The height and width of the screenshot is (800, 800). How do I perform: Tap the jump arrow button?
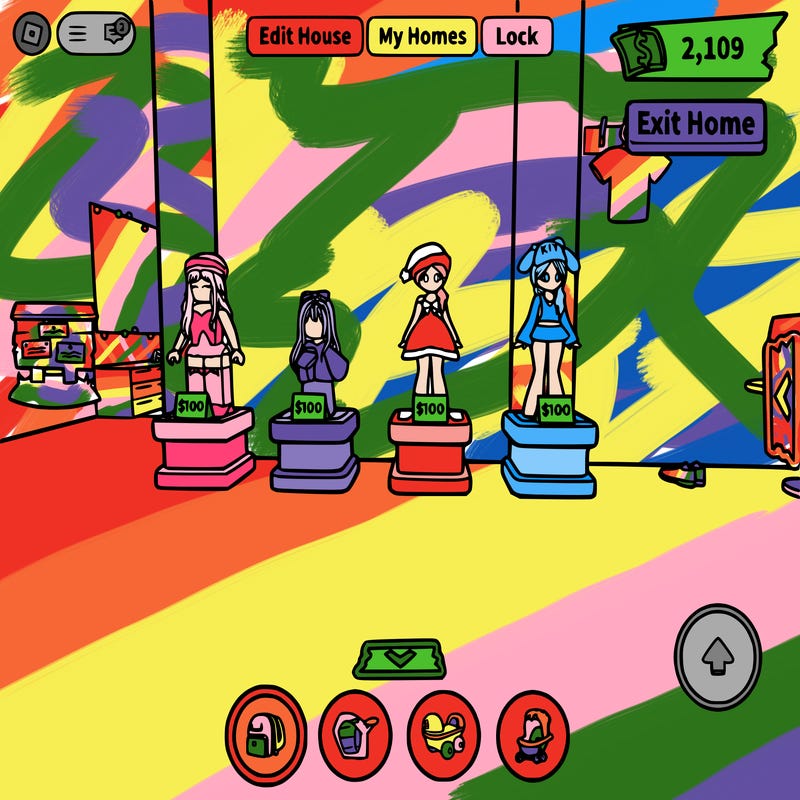pos(716,656)
